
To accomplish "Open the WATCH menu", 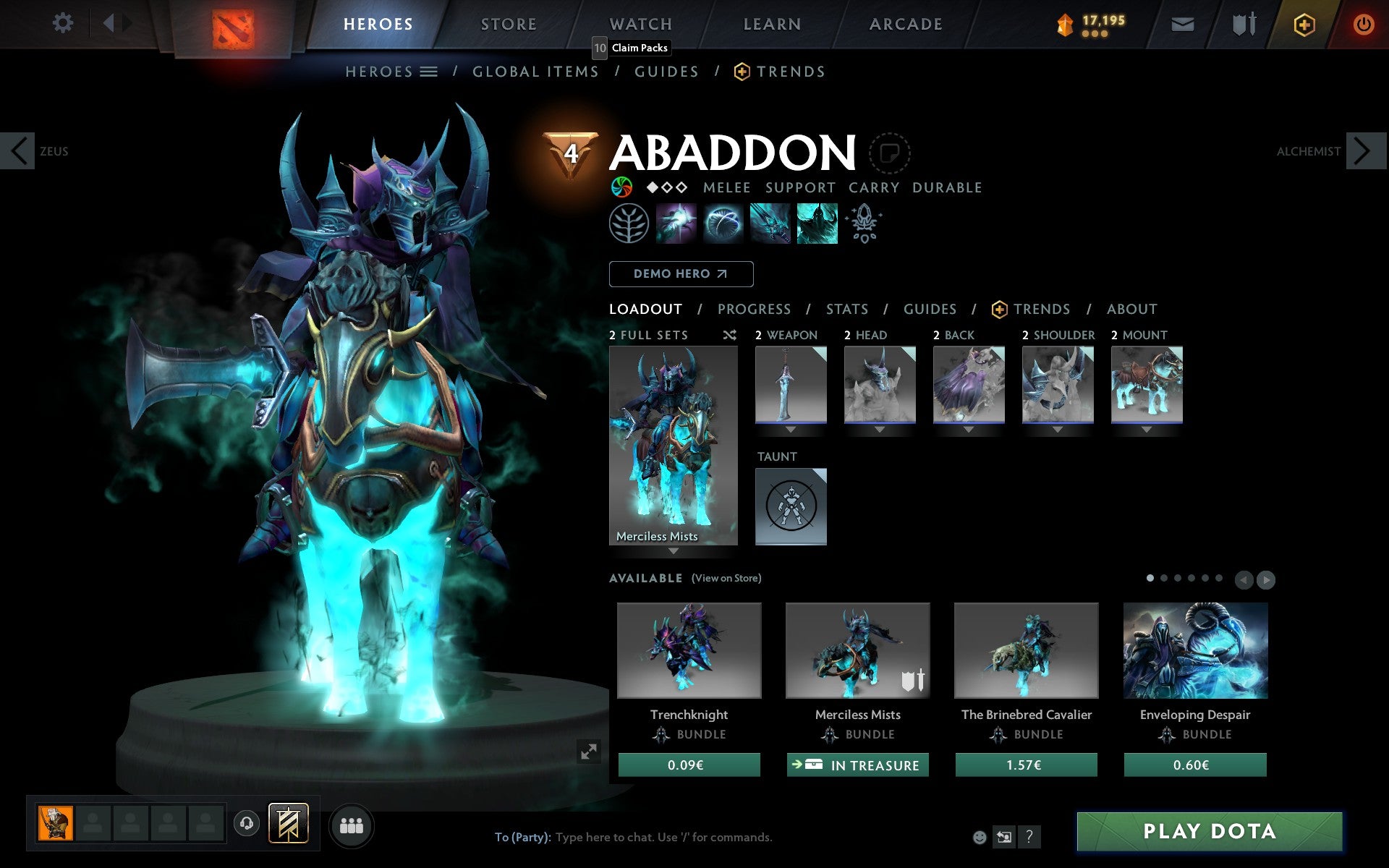I will 640,23.
